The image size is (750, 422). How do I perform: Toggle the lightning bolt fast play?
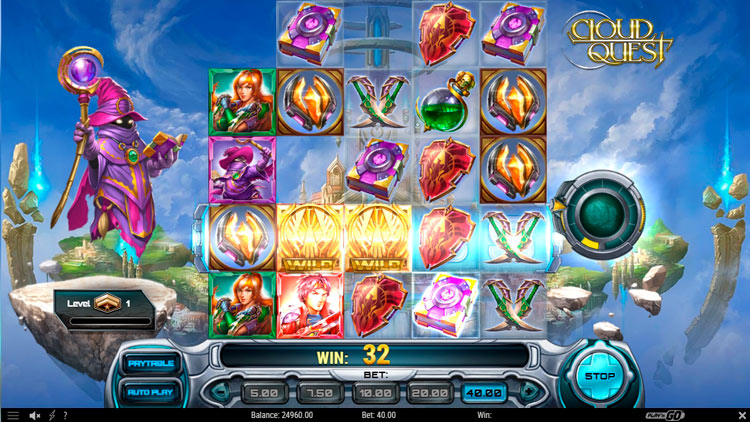[51, 414]
